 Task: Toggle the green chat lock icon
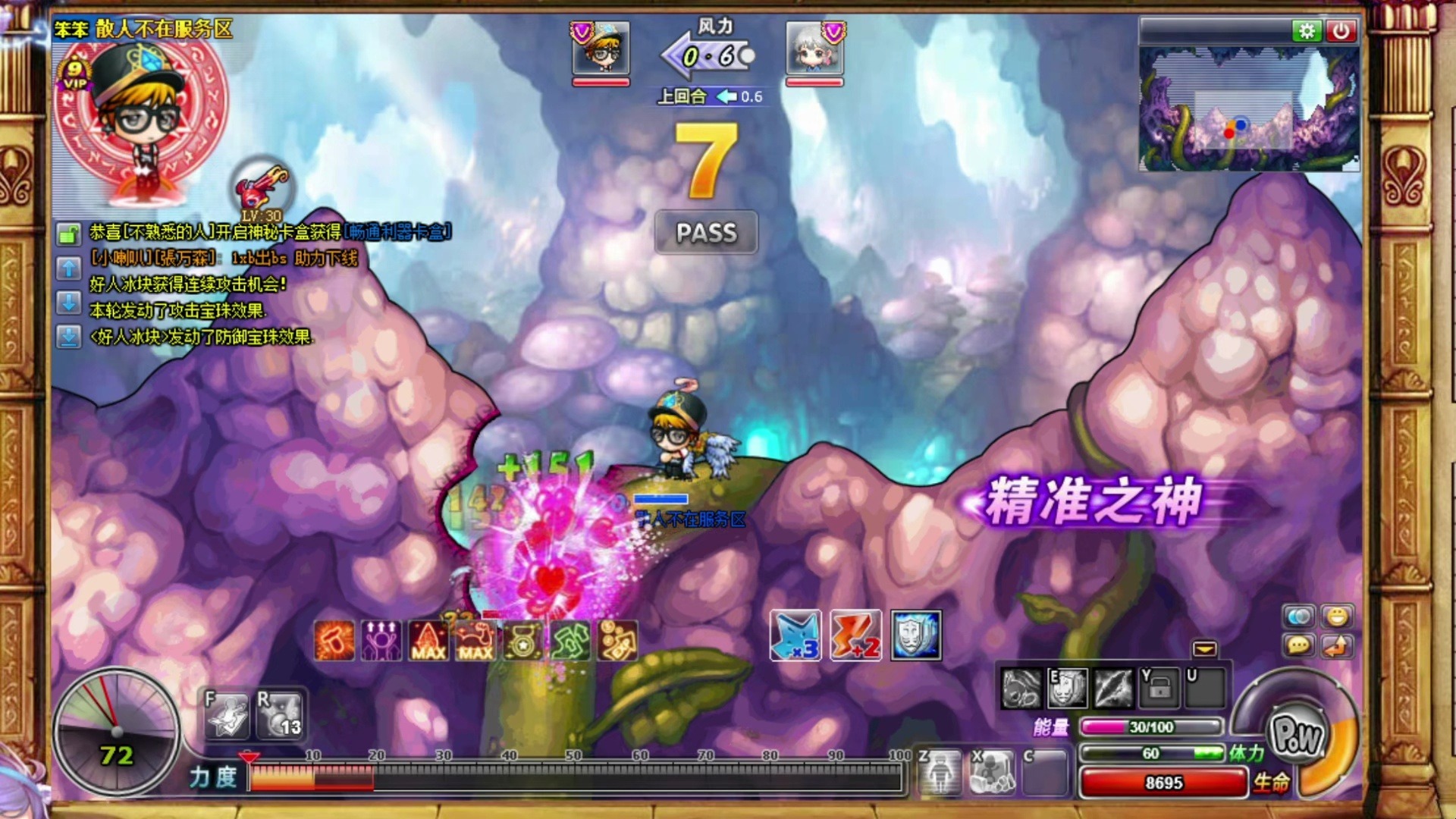[68, 234]
